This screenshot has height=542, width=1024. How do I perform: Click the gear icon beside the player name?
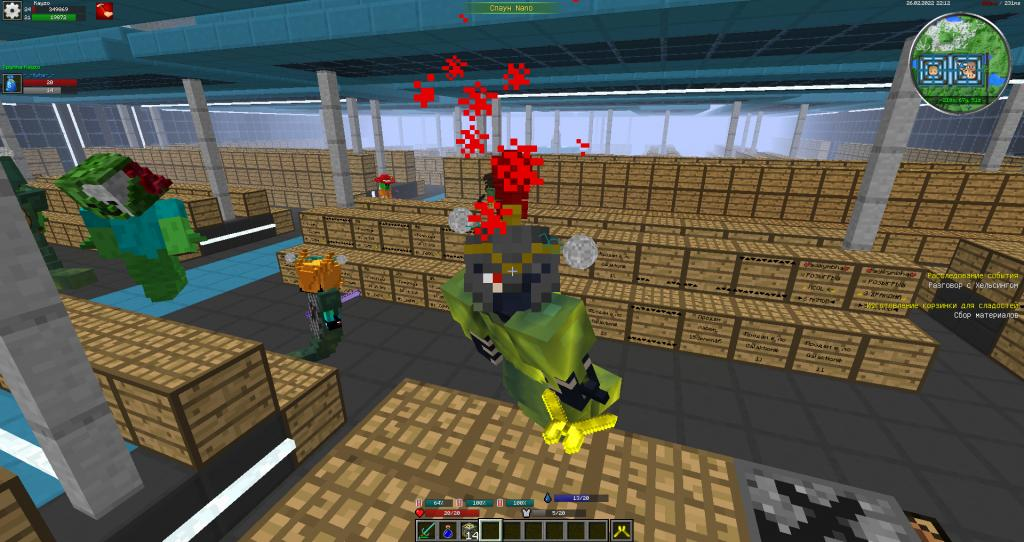pos(12,12)
